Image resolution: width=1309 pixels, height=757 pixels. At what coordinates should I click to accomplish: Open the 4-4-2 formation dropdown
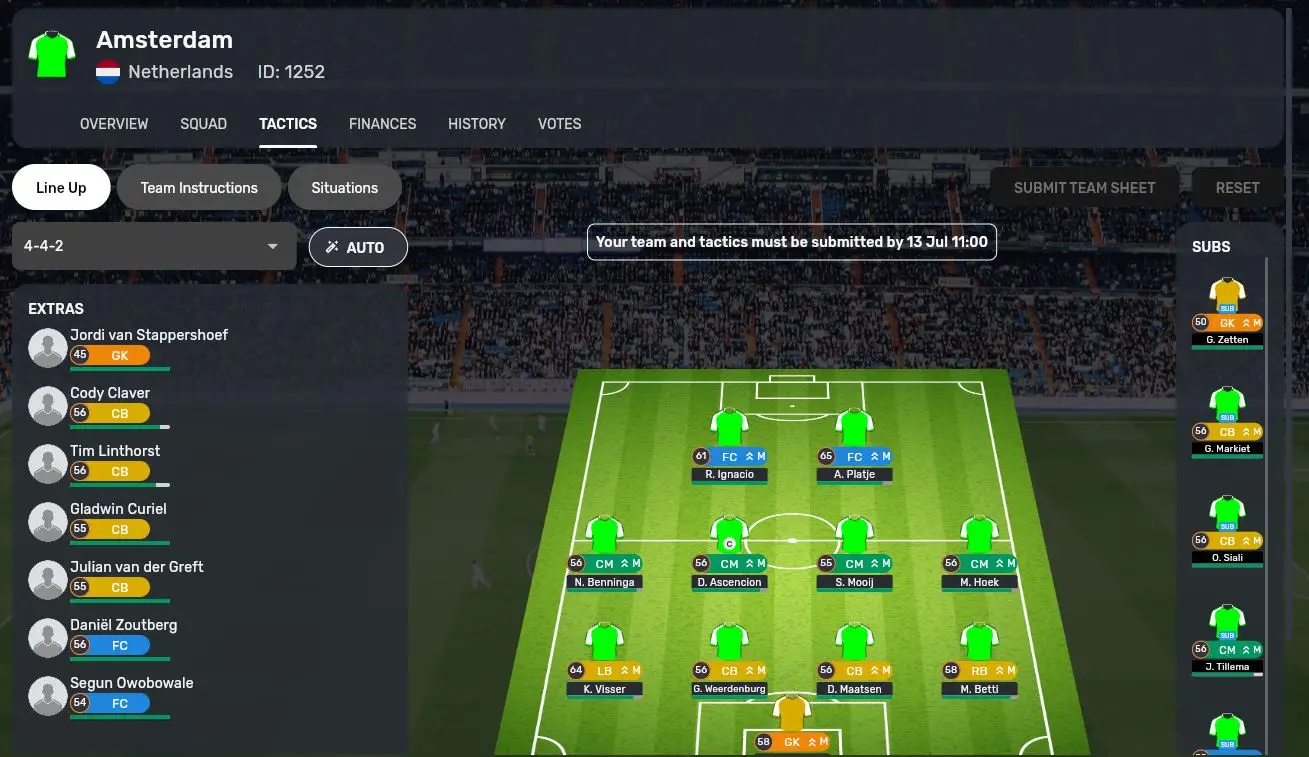153,245
